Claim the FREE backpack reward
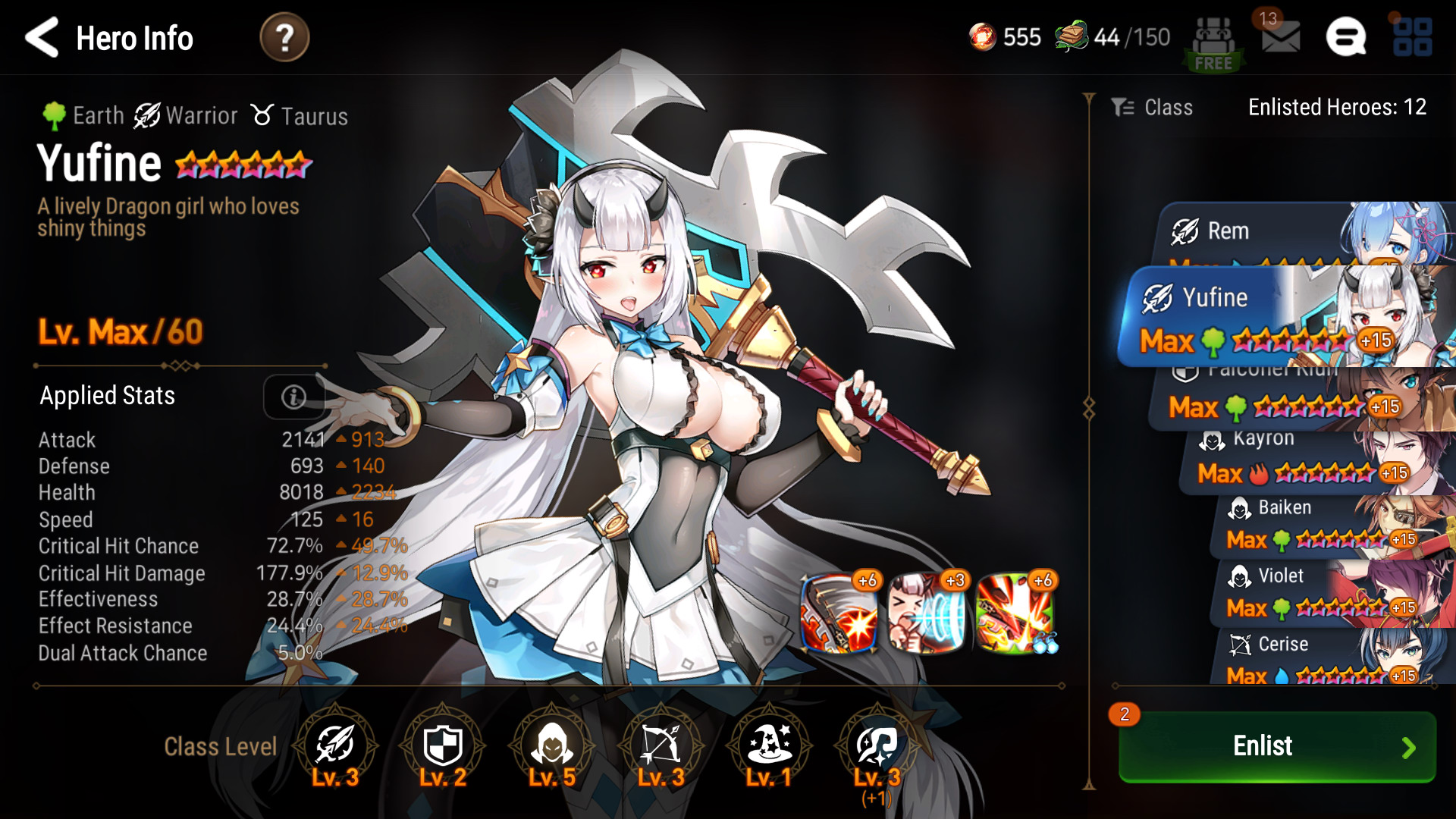 click(1213, 44)
